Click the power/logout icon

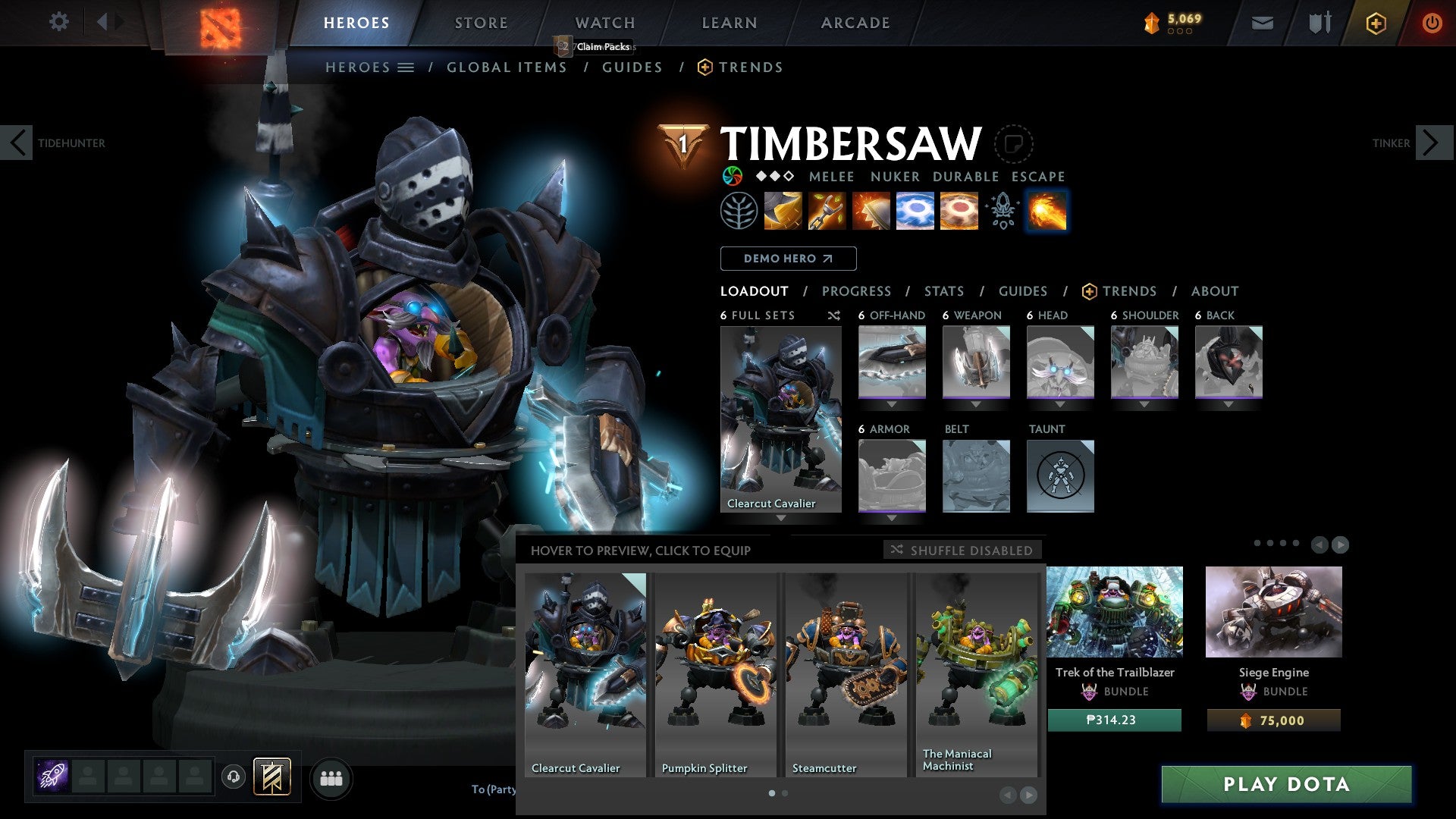tap(1433, 23)
